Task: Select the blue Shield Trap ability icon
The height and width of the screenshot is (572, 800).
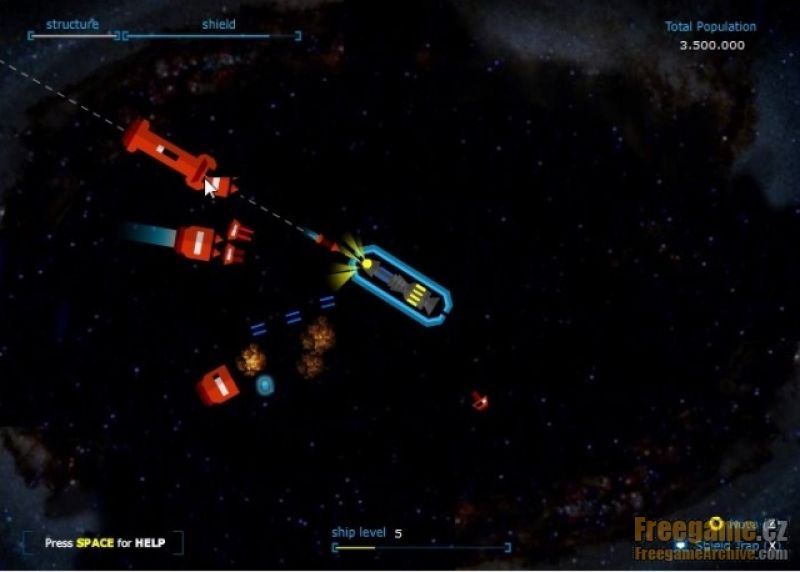Action: (x=683, y=546)
